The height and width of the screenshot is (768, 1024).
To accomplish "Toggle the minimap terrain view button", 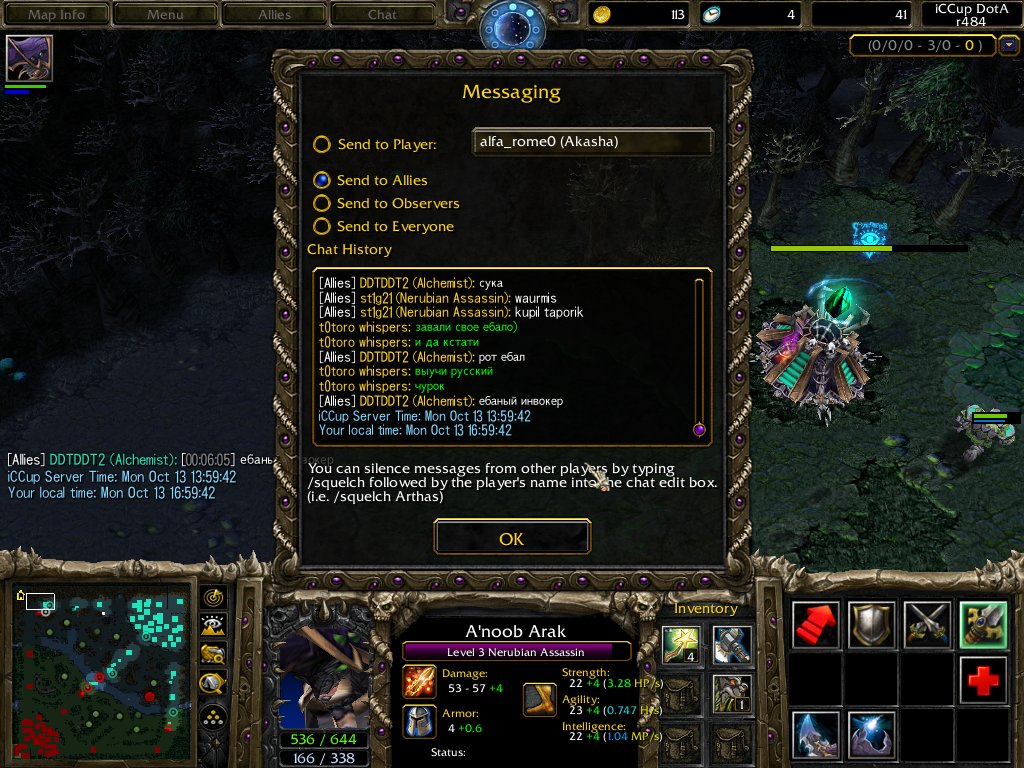I will click(213, 626).
